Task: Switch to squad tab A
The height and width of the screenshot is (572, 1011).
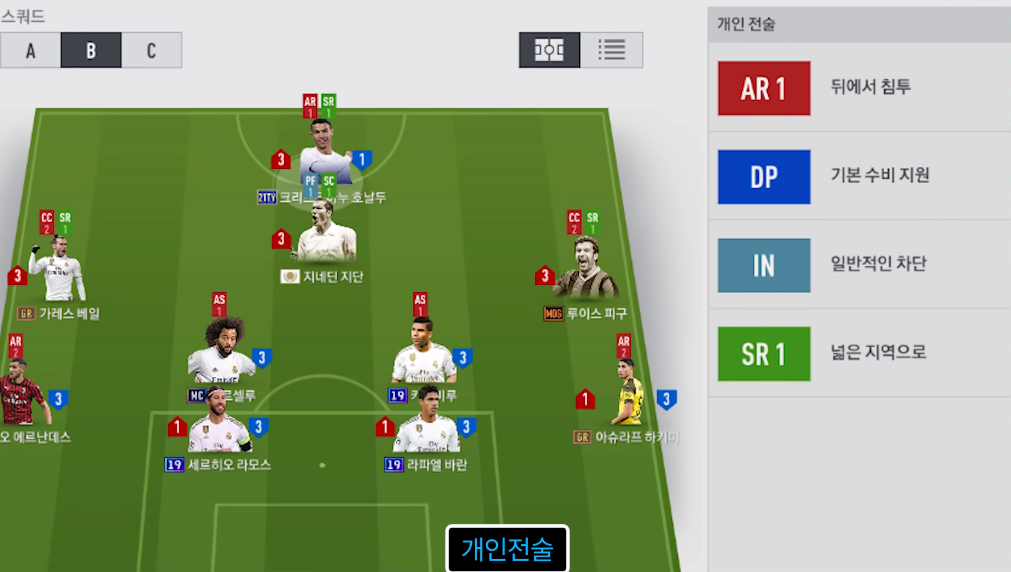Action: point(30,50)
